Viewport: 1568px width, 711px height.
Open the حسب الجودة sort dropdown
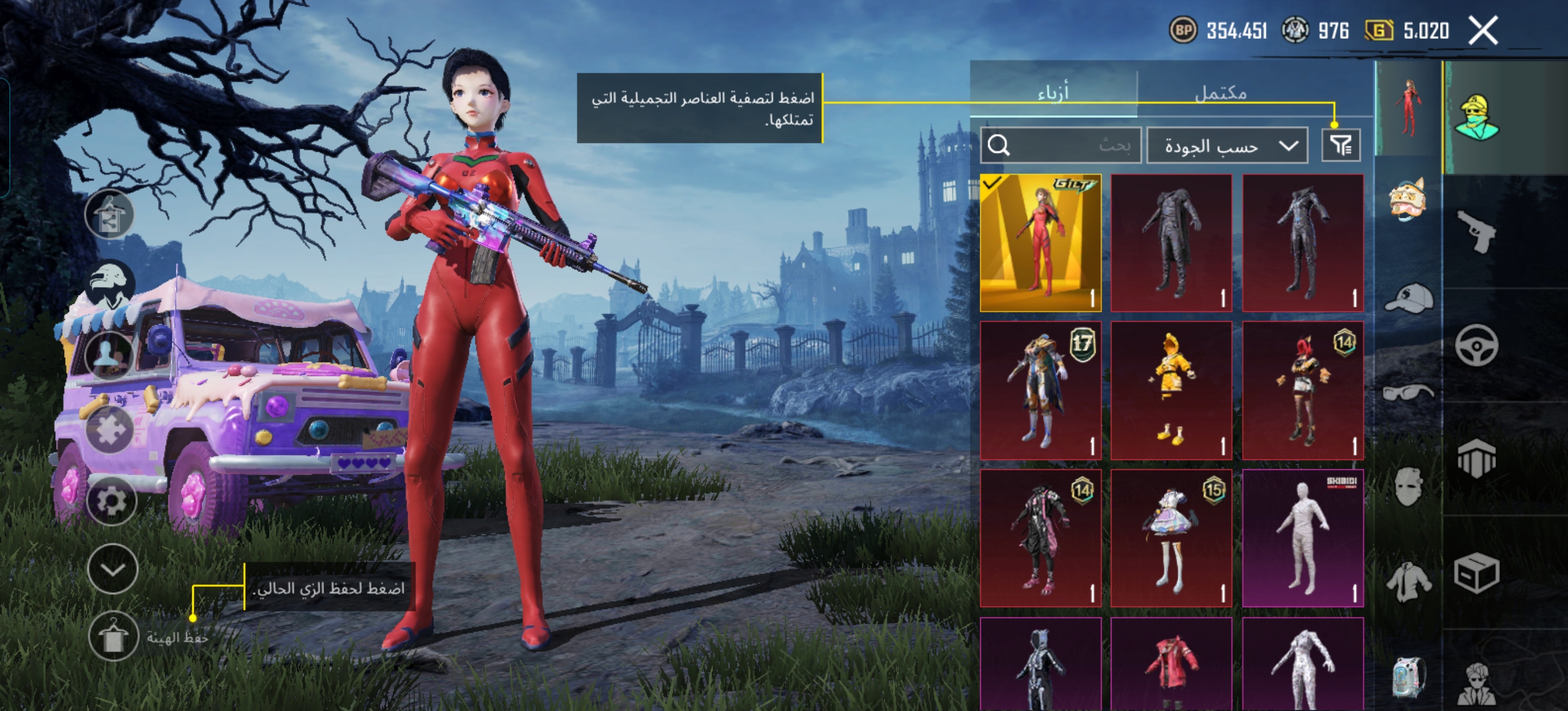click(x=1227, y=145)
